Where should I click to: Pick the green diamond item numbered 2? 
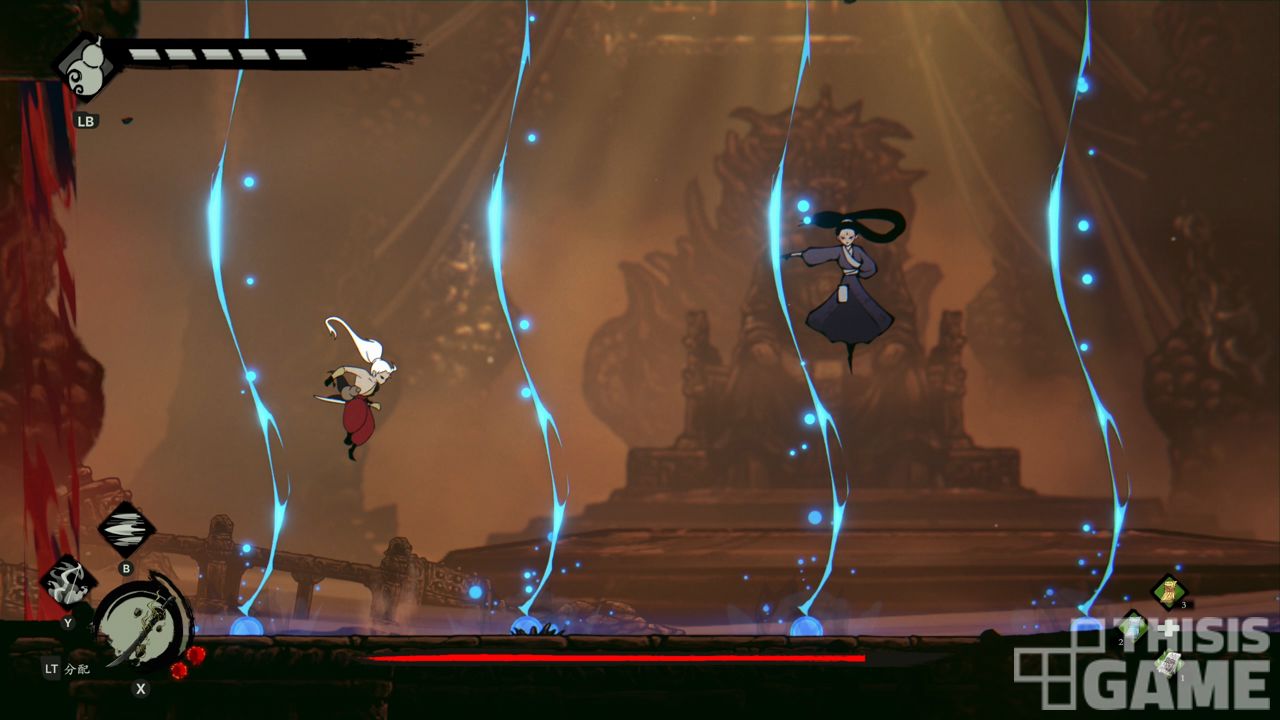tap(1132, 628)
